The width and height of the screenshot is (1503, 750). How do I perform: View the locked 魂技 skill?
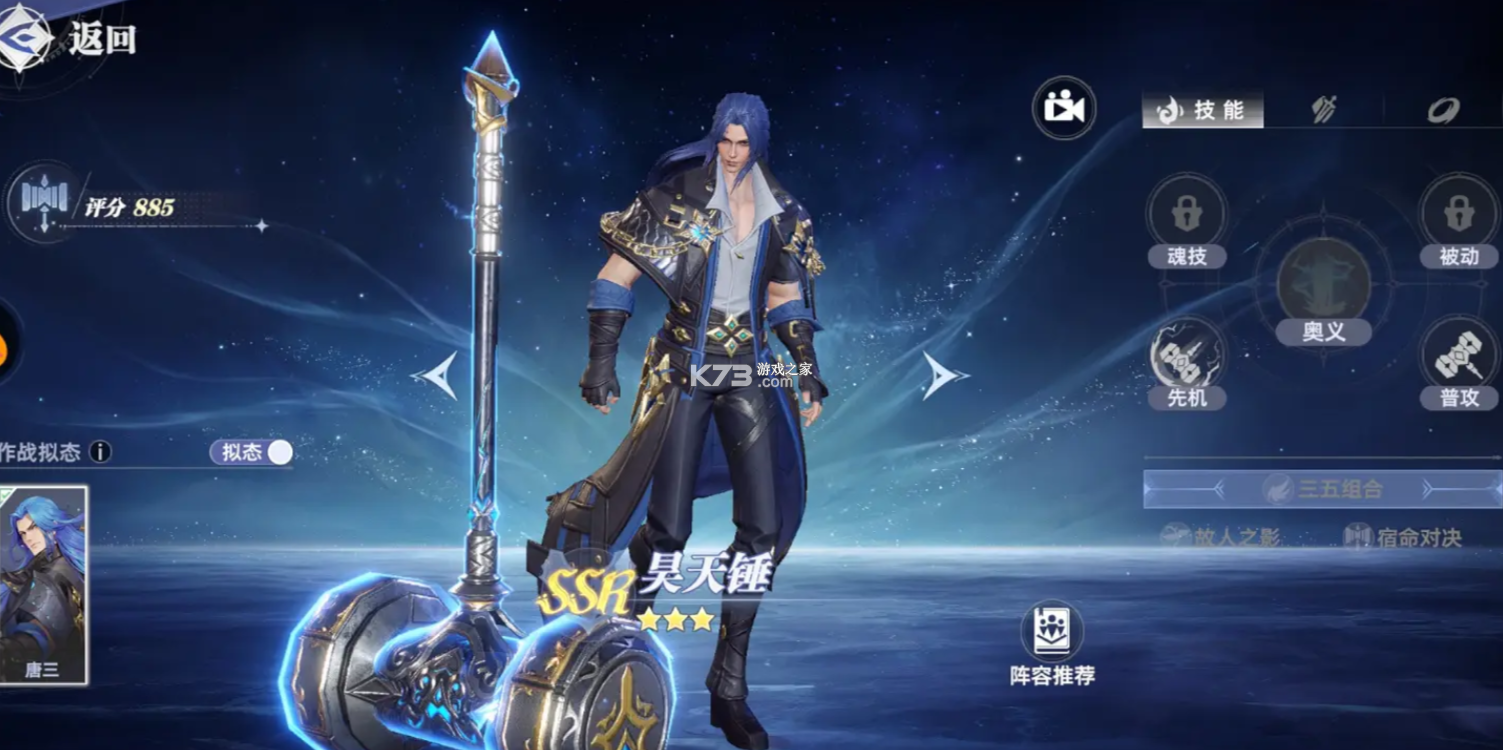point(1188,213)
